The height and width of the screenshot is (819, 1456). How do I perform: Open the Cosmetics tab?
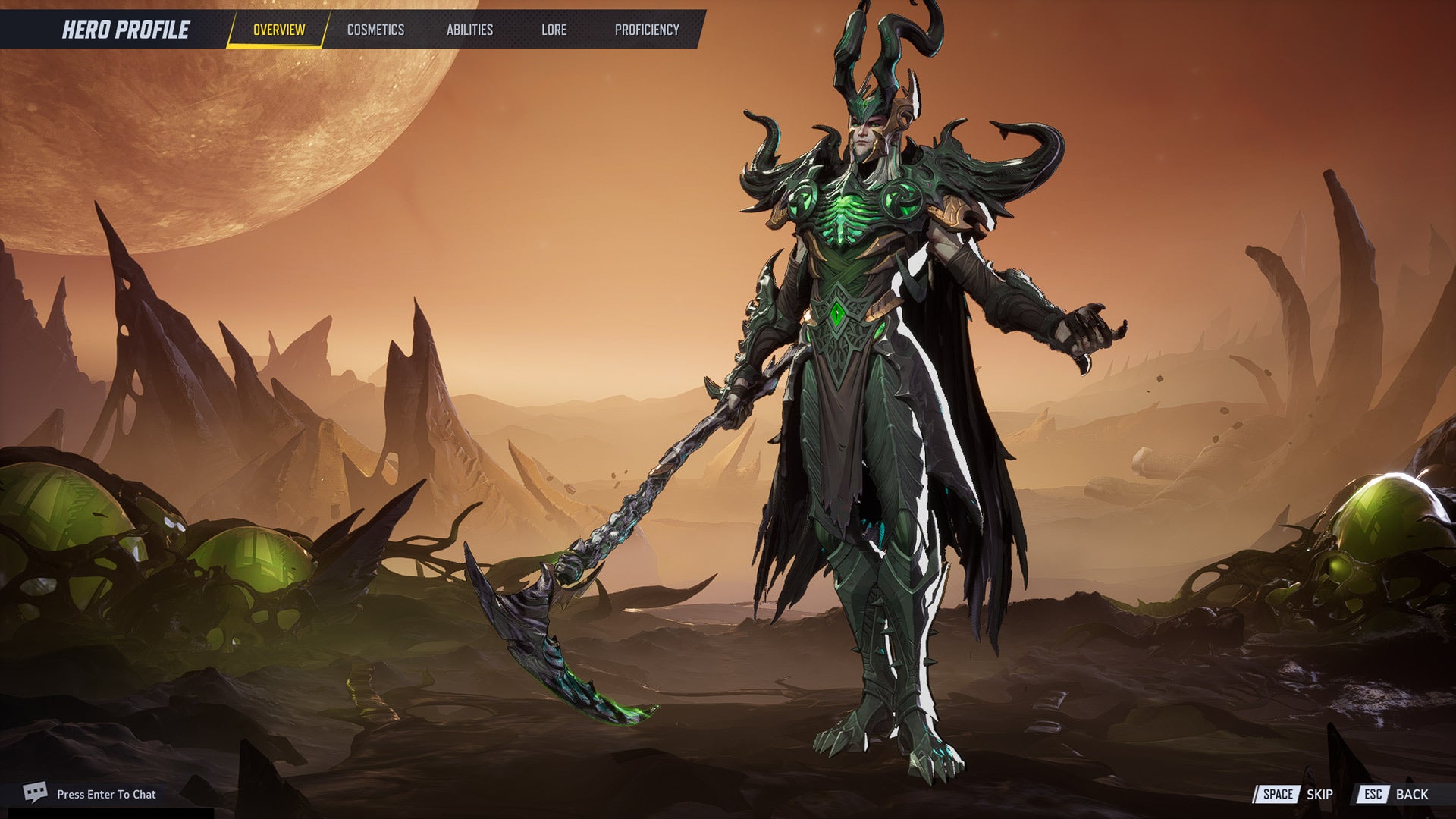click(x=375, y=30)
